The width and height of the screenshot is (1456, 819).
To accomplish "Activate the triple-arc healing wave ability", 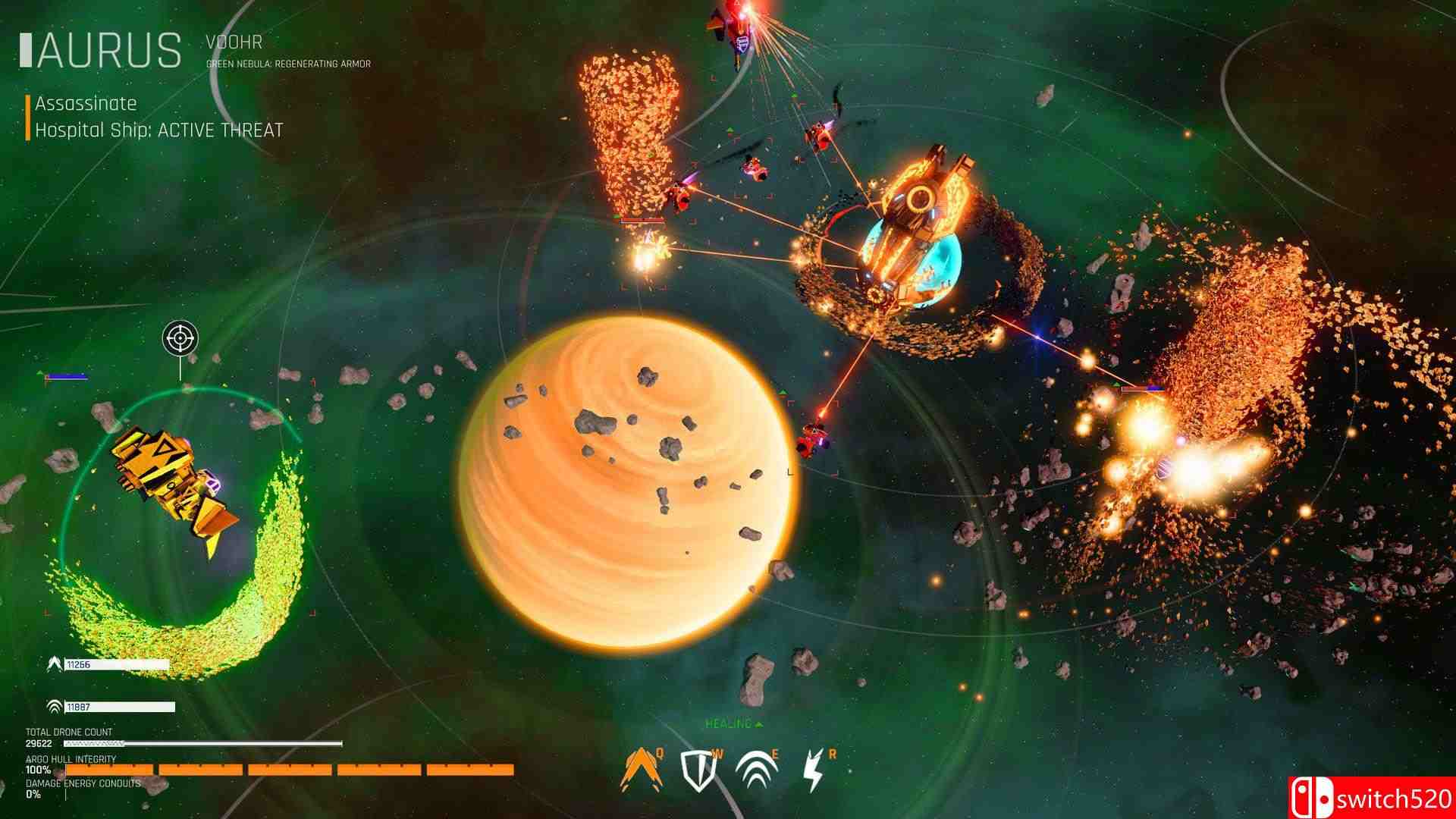I will tap(756, 769).
